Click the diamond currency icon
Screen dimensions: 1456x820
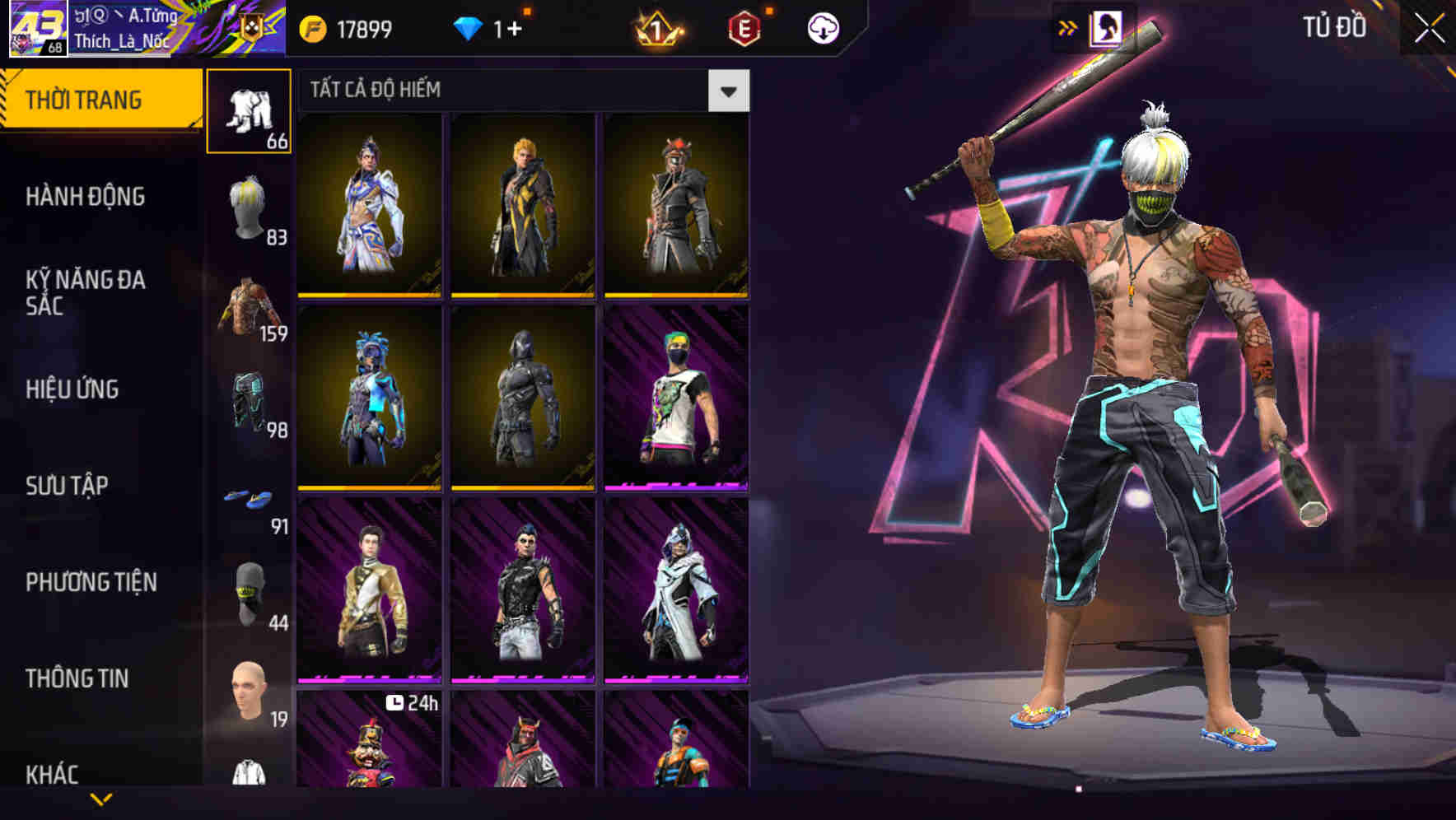pos(469,26)
